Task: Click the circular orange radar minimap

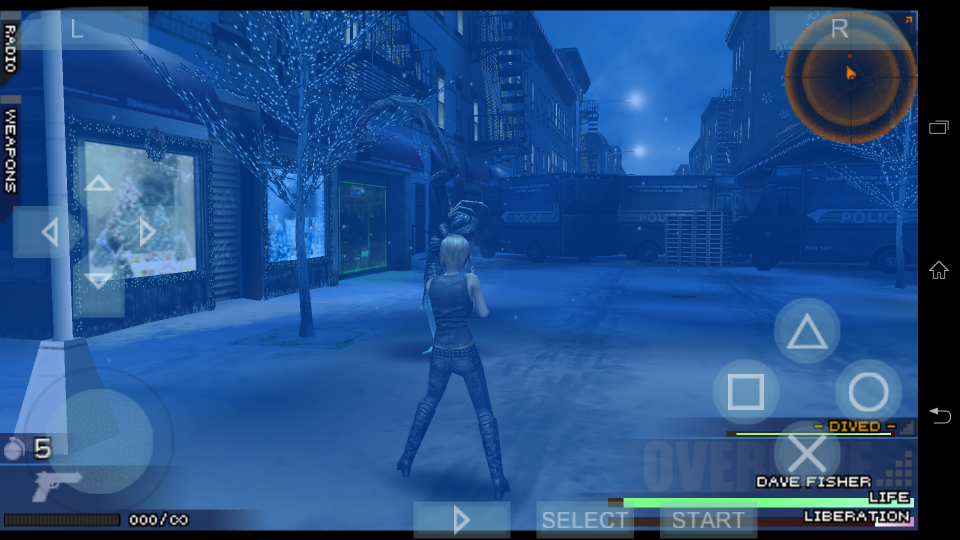Action: click(x=850, y=78)
